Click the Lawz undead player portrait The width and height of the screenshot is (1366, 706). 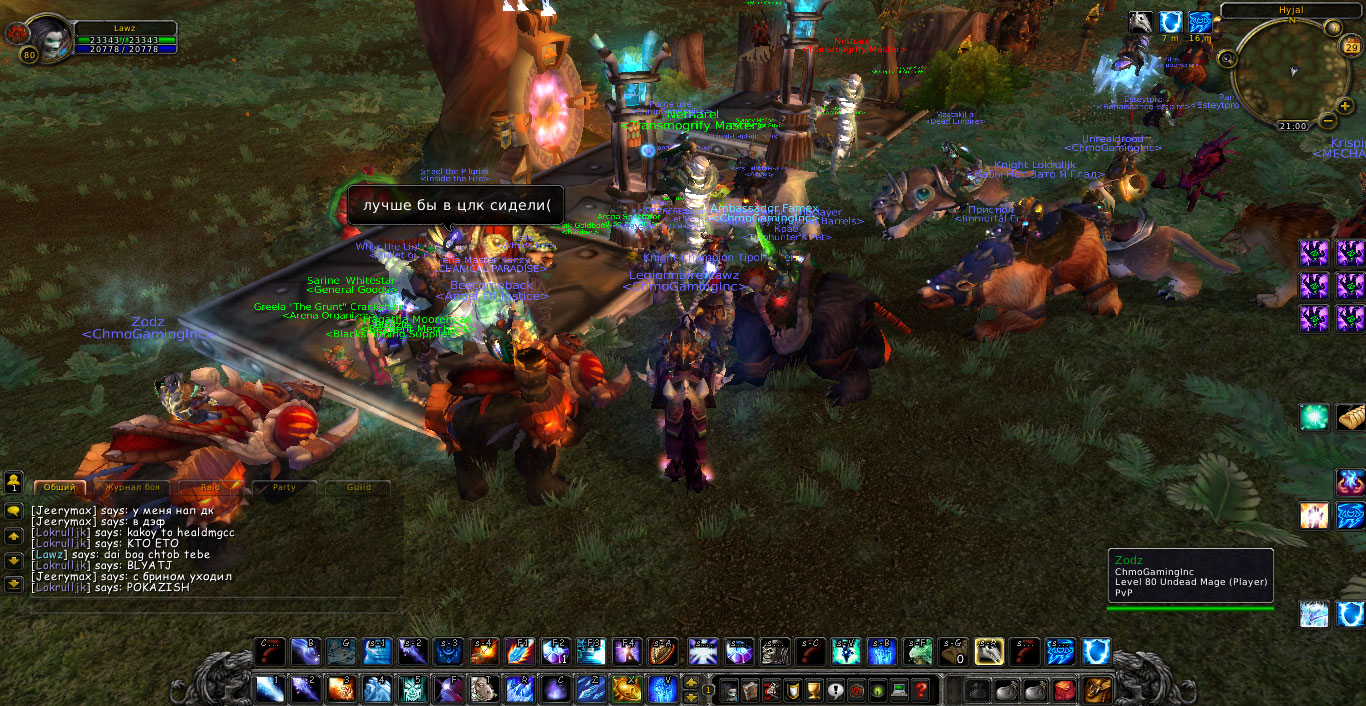pos(42,35)
